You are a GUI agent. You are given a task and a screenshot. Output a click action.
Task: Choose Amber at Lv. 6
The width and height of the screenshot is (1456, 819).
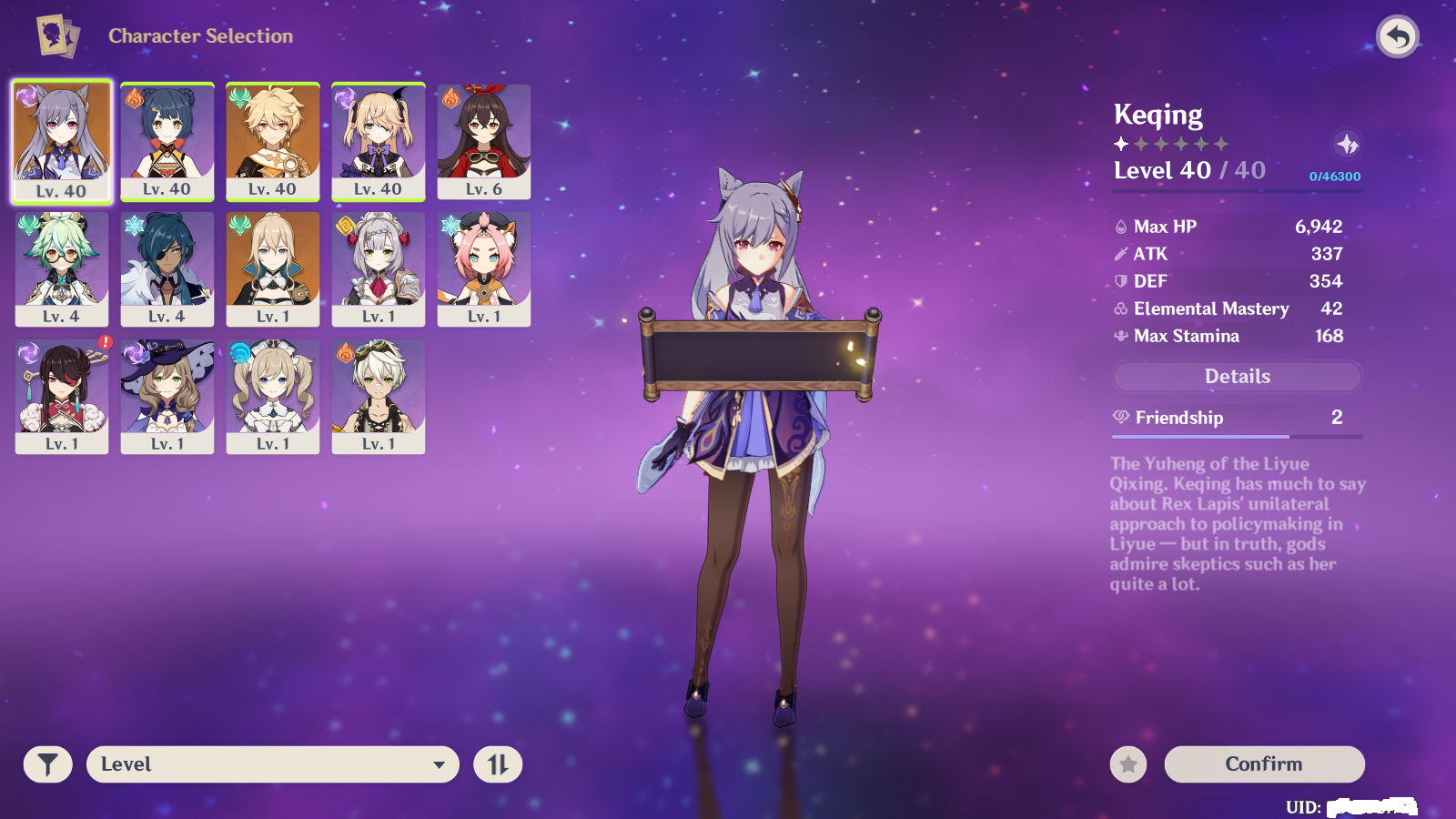484,140
